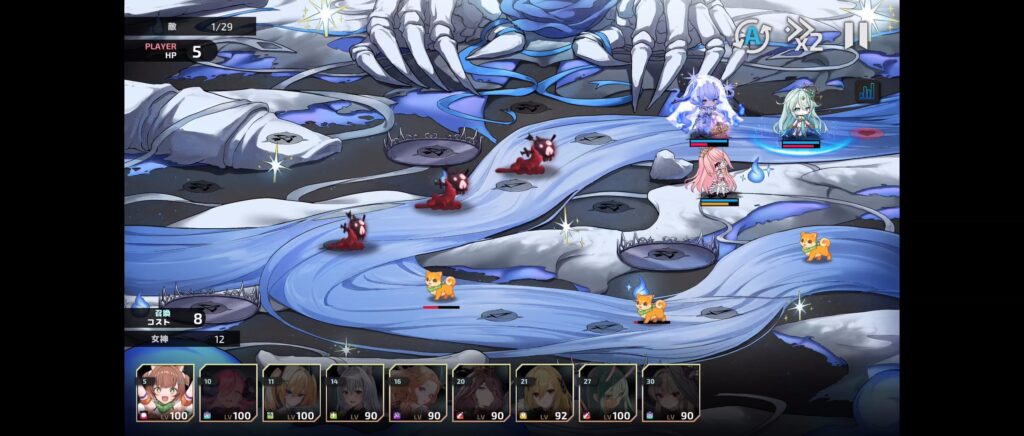
Task: Open the bar chart statistics icon
Action: (866, 91)
